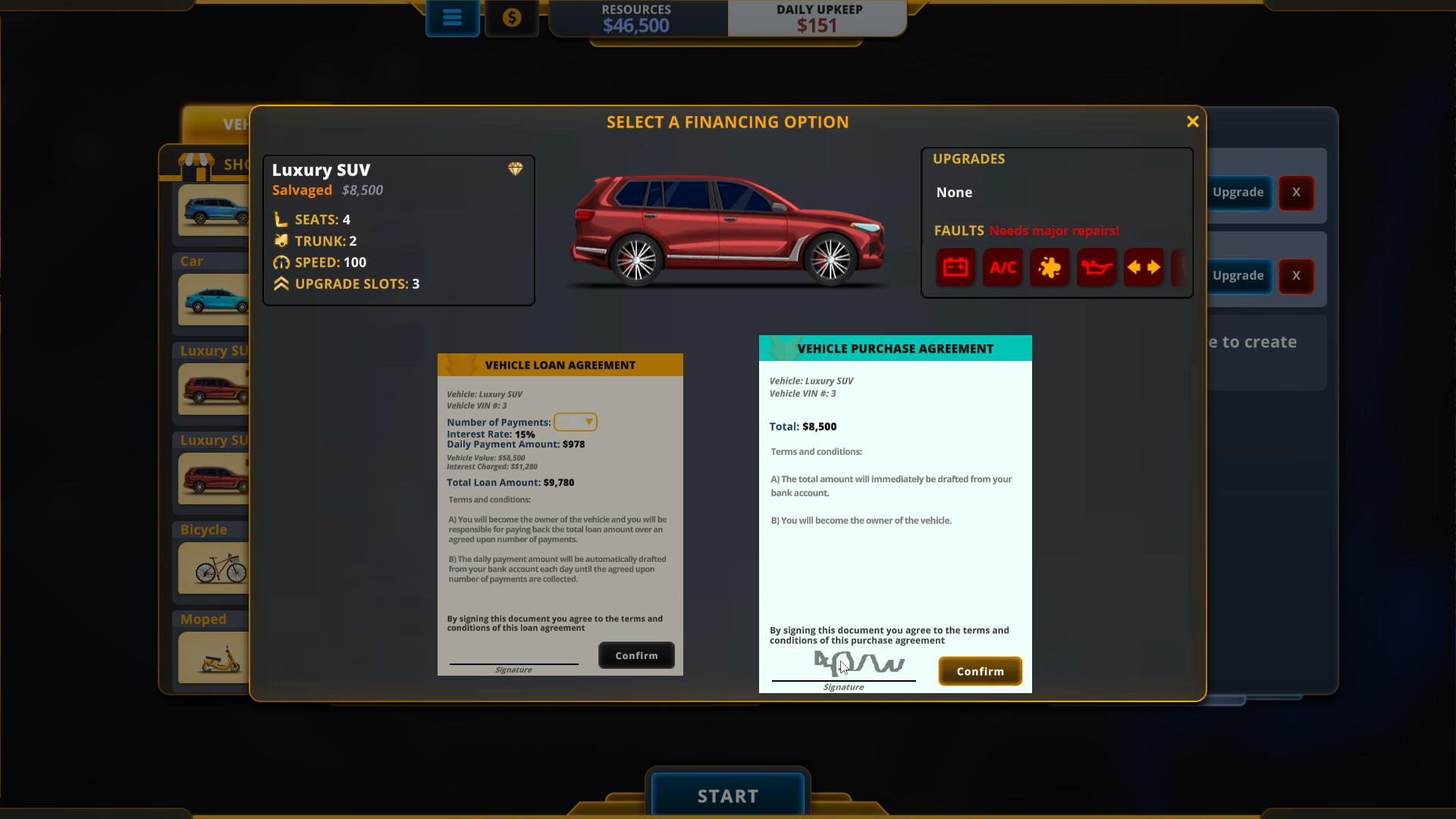Click the battery fault icon
This screenshot has height=819, width=1456.
point(955,267)
